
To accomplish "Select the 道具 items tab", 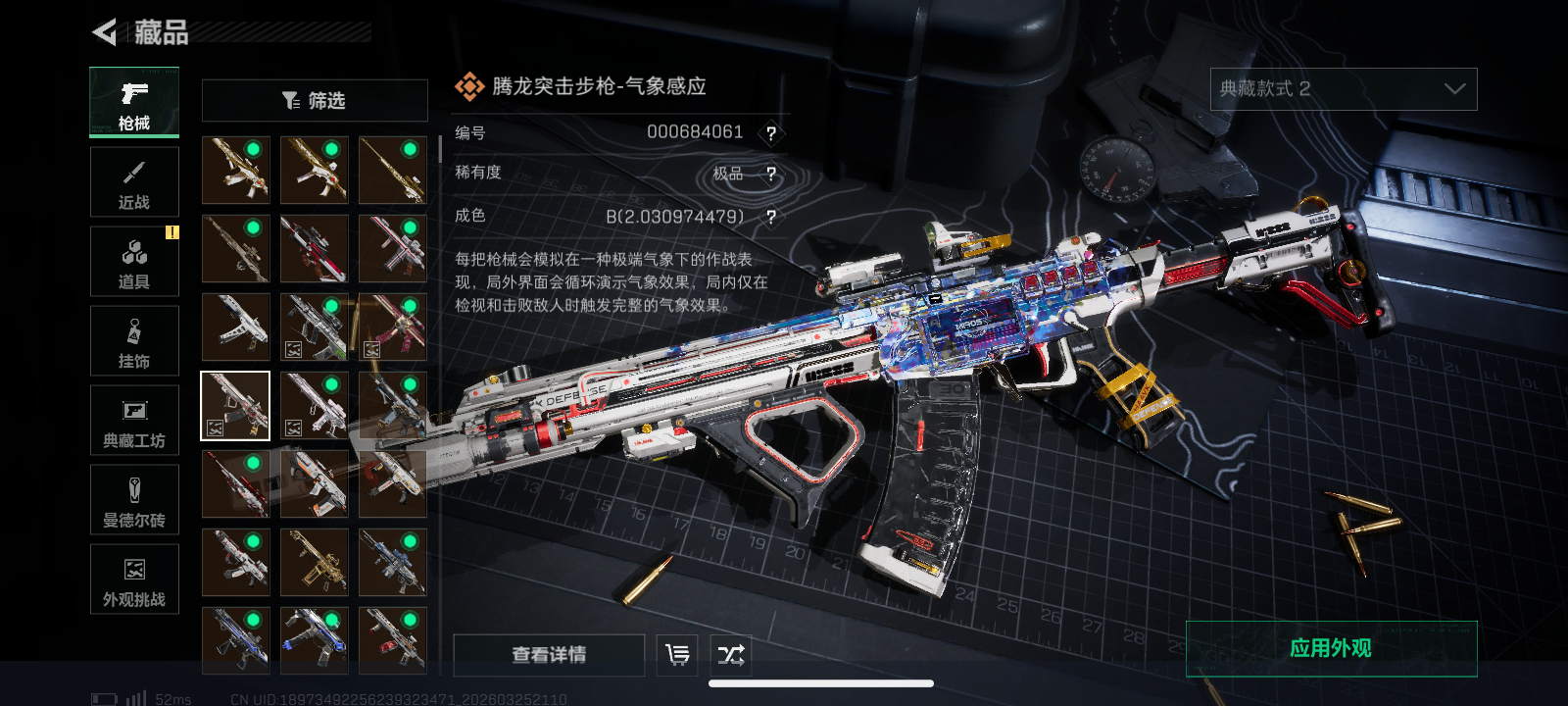I will [134, 262].
